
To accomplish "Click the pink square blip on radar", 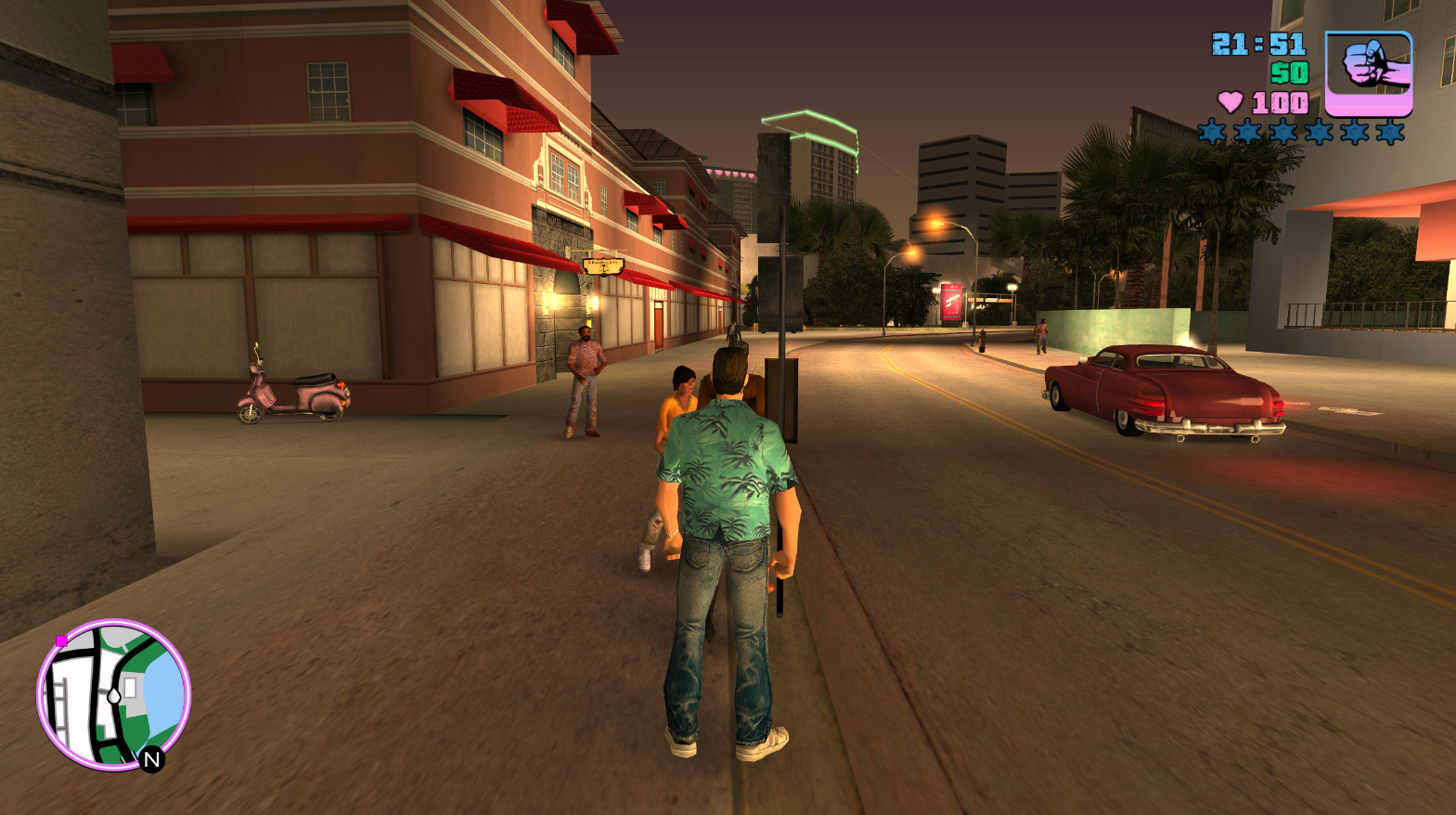I will pyautogui.click(x=61, y=640).
